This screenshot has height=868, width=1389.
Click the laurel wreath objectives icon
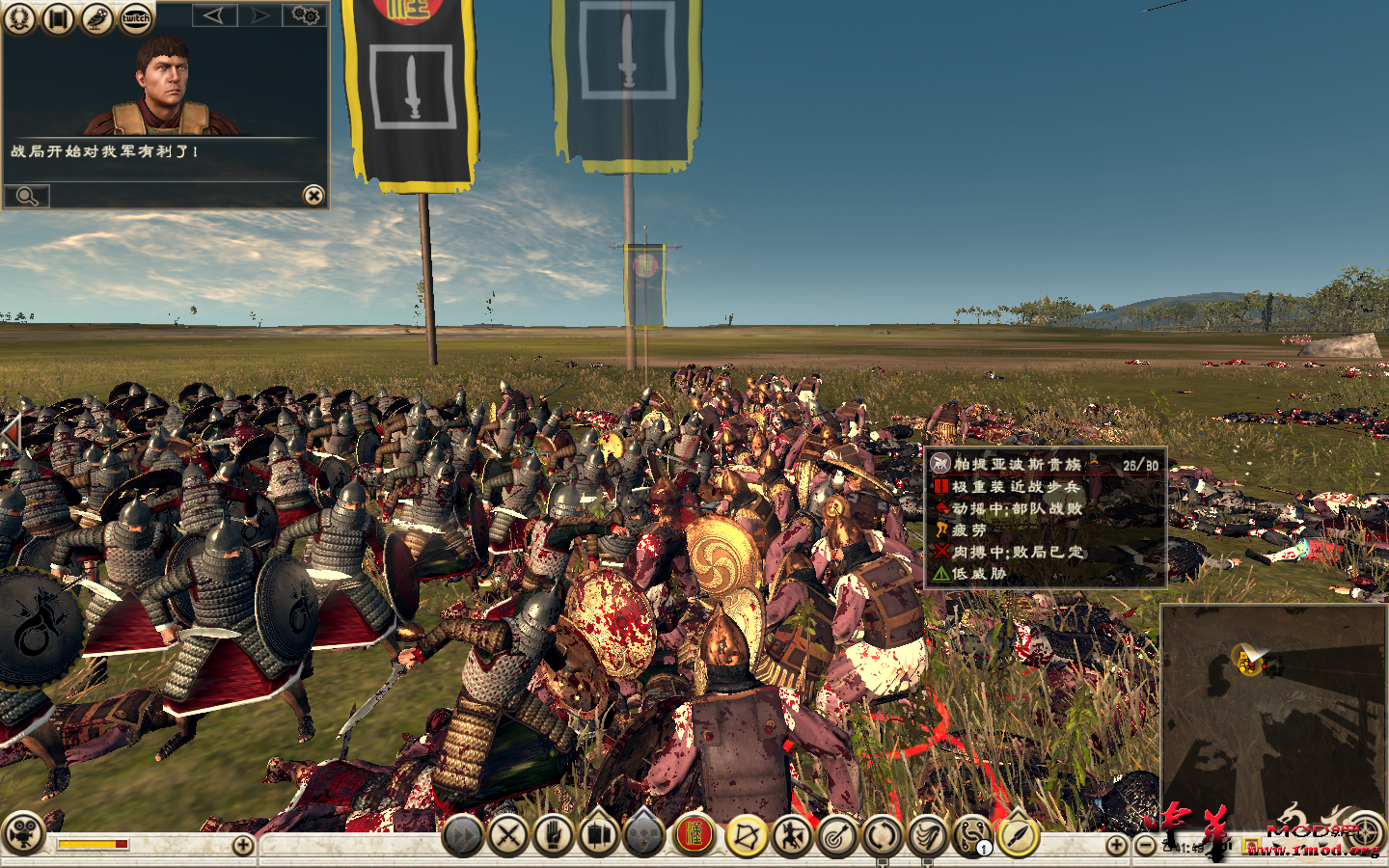point(17,19)
